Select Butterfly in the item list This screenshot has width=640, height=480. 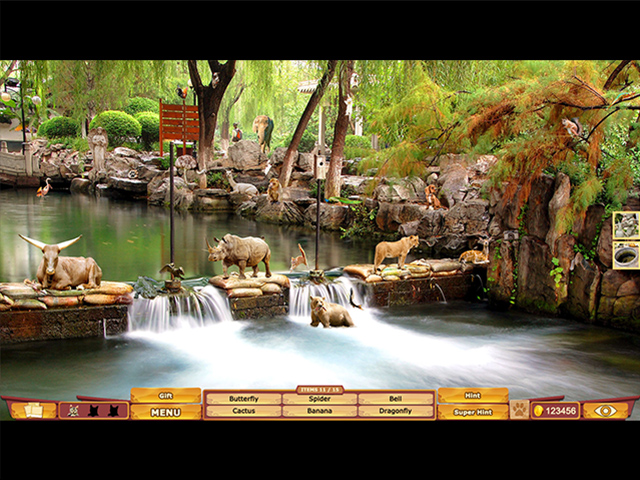243,398
